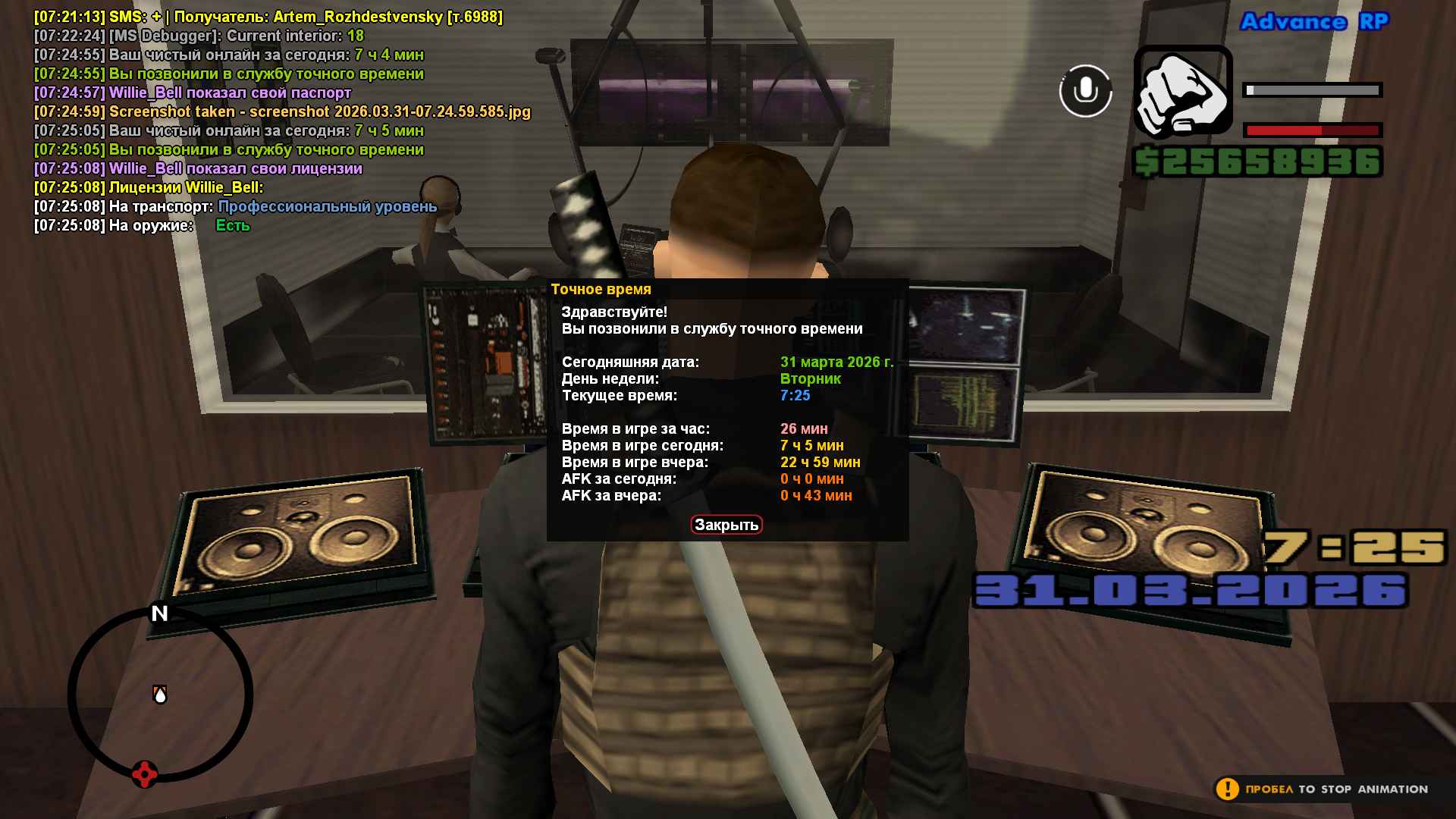This screenshot has width=1456, height=819.
Task: Select the fist weapon icon
Action: click(1182, 93)
